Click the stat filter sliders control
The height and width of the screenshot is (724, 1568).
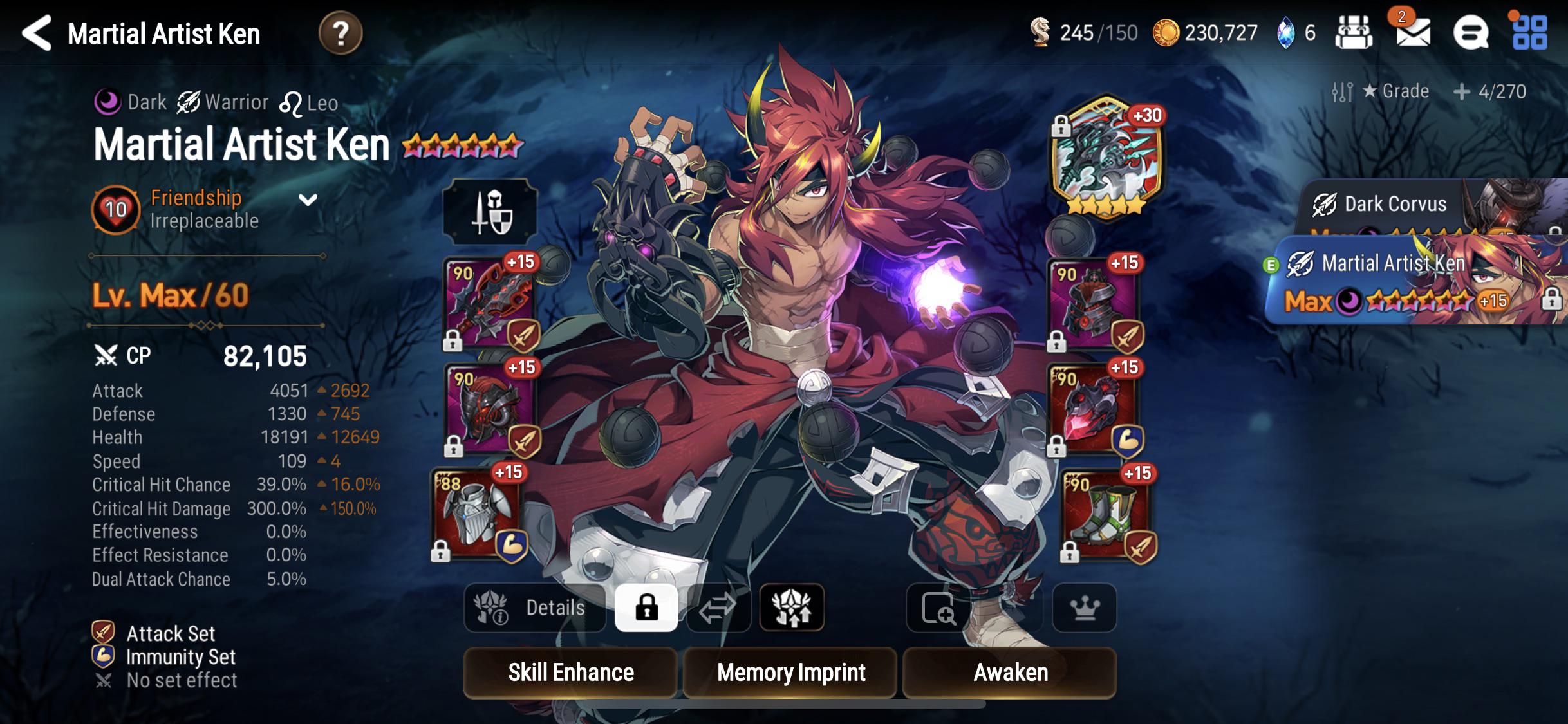[x=1341, y=91]
